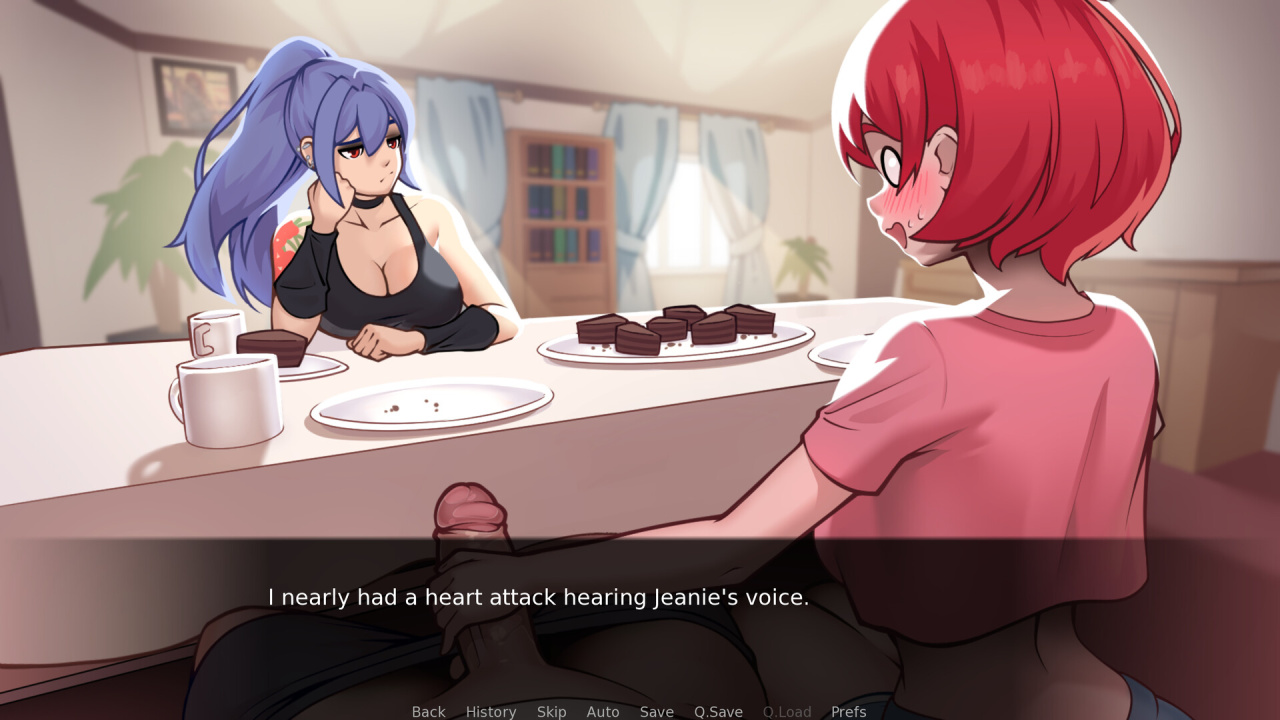The height and width of the screenshot is (720, 1280).
Task: Click Q.Save to quick save
Action: click(x=718, y=711)
